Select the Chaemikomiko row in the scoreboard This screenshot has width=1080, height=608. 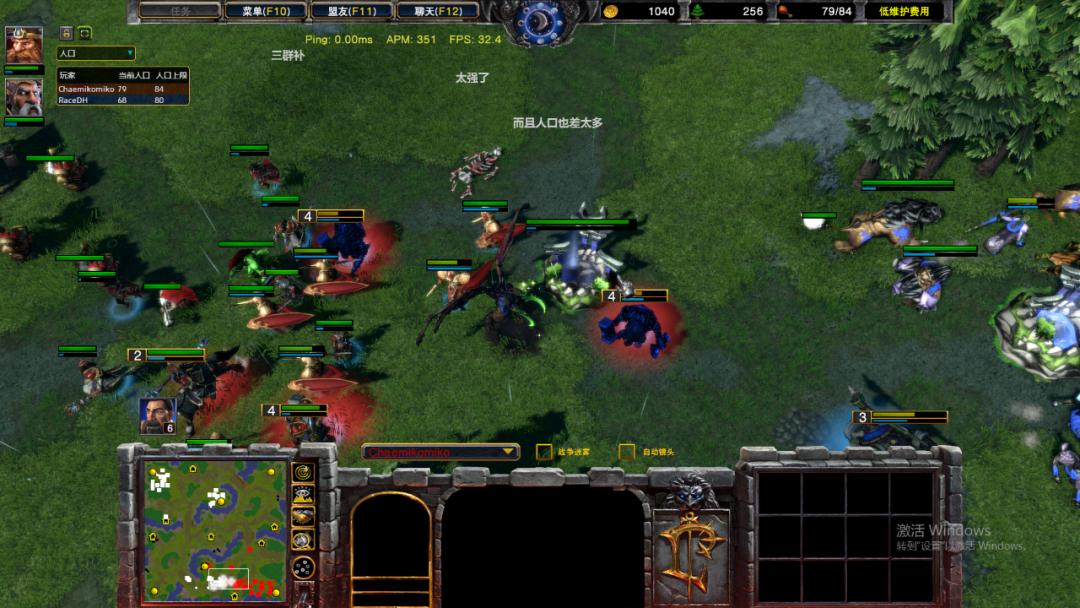pos(122,89)
